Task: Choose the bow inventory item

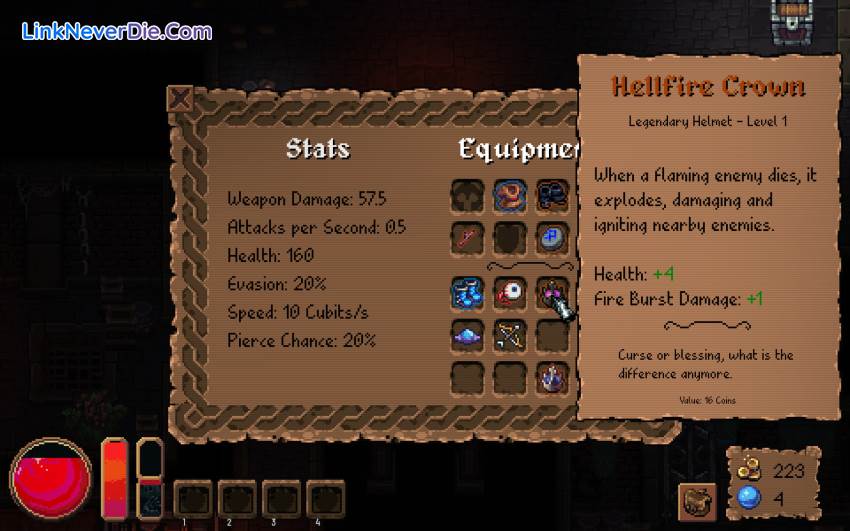Action: [x=510, y=335]
